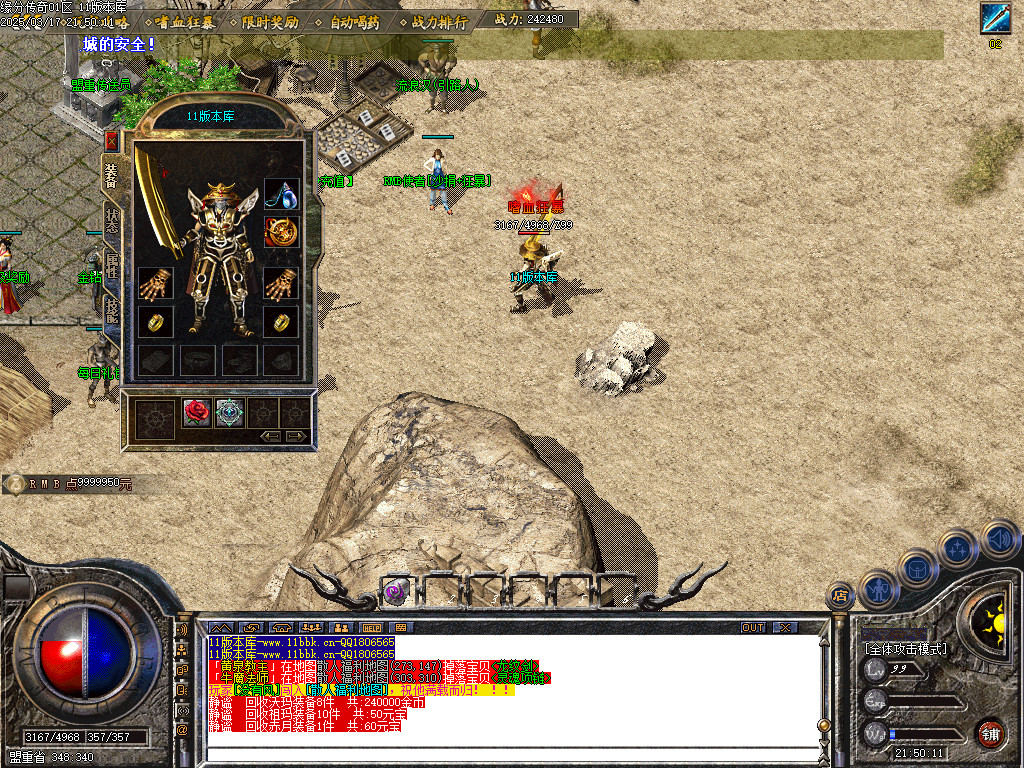Show the 技能 skills tab
Screen dimensions: 1024x768
(112, 307)
